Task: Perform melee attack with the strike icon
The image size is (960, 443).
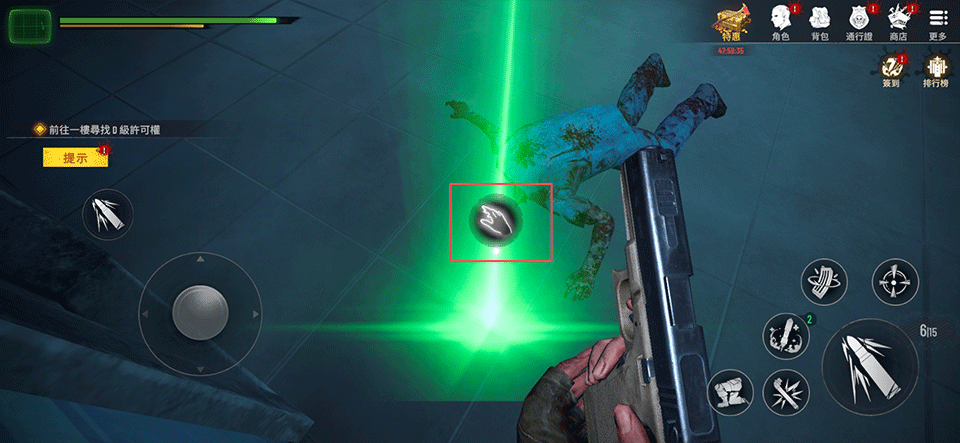Action: [785, 391]
